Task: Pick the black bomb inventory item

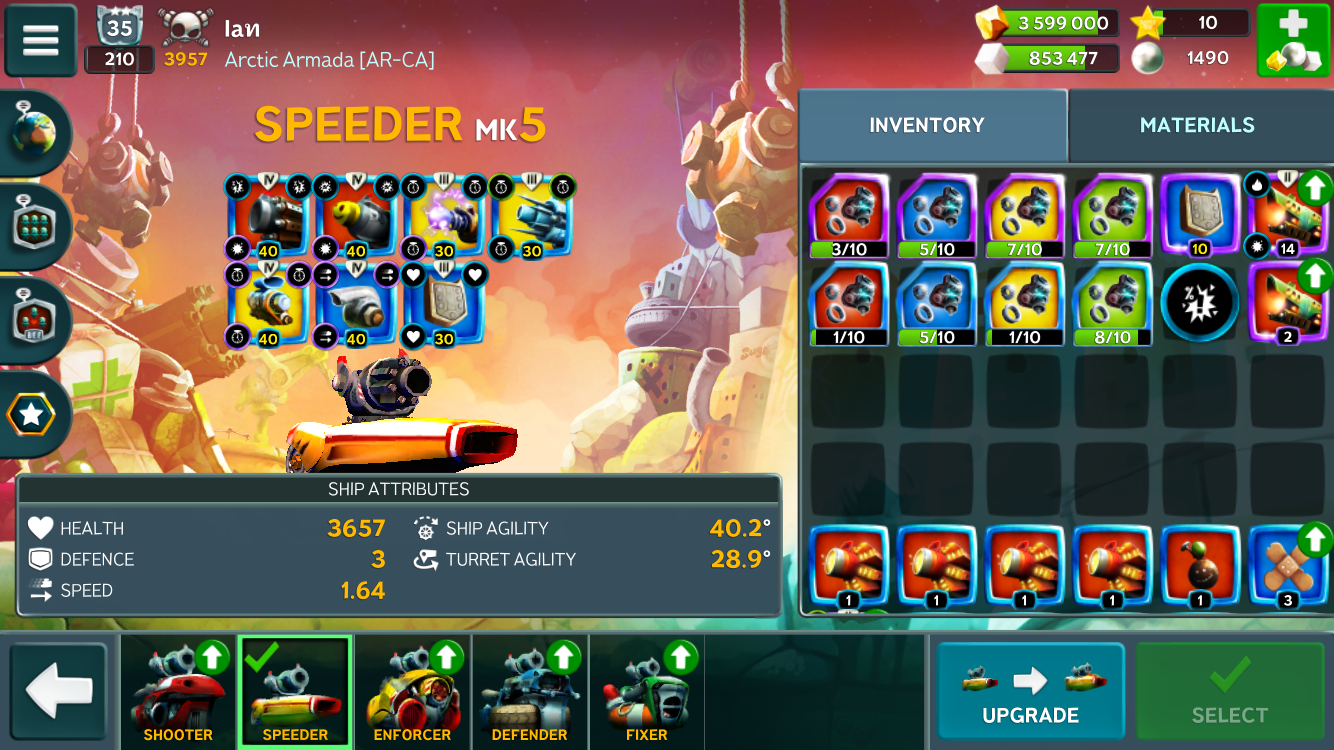Action: [1198, 567]
